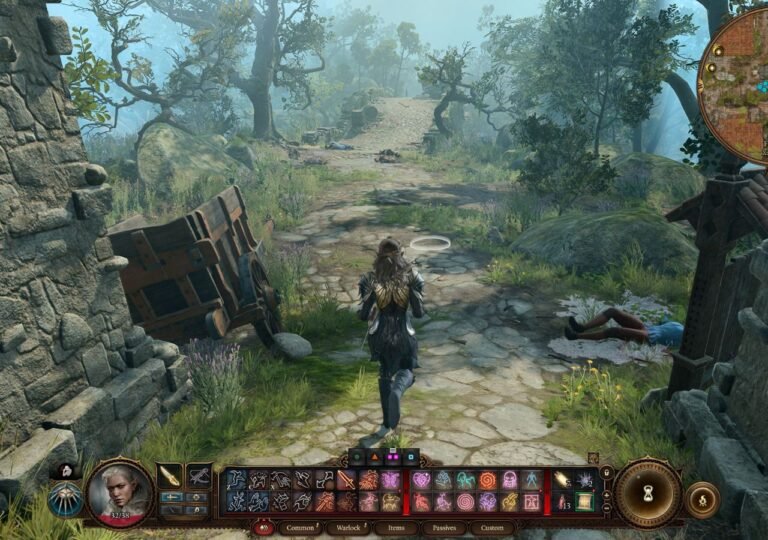The height and width of the screenshot is (540, 768).
Task: Use the scroll item in the hotbar
Action: 584,502
